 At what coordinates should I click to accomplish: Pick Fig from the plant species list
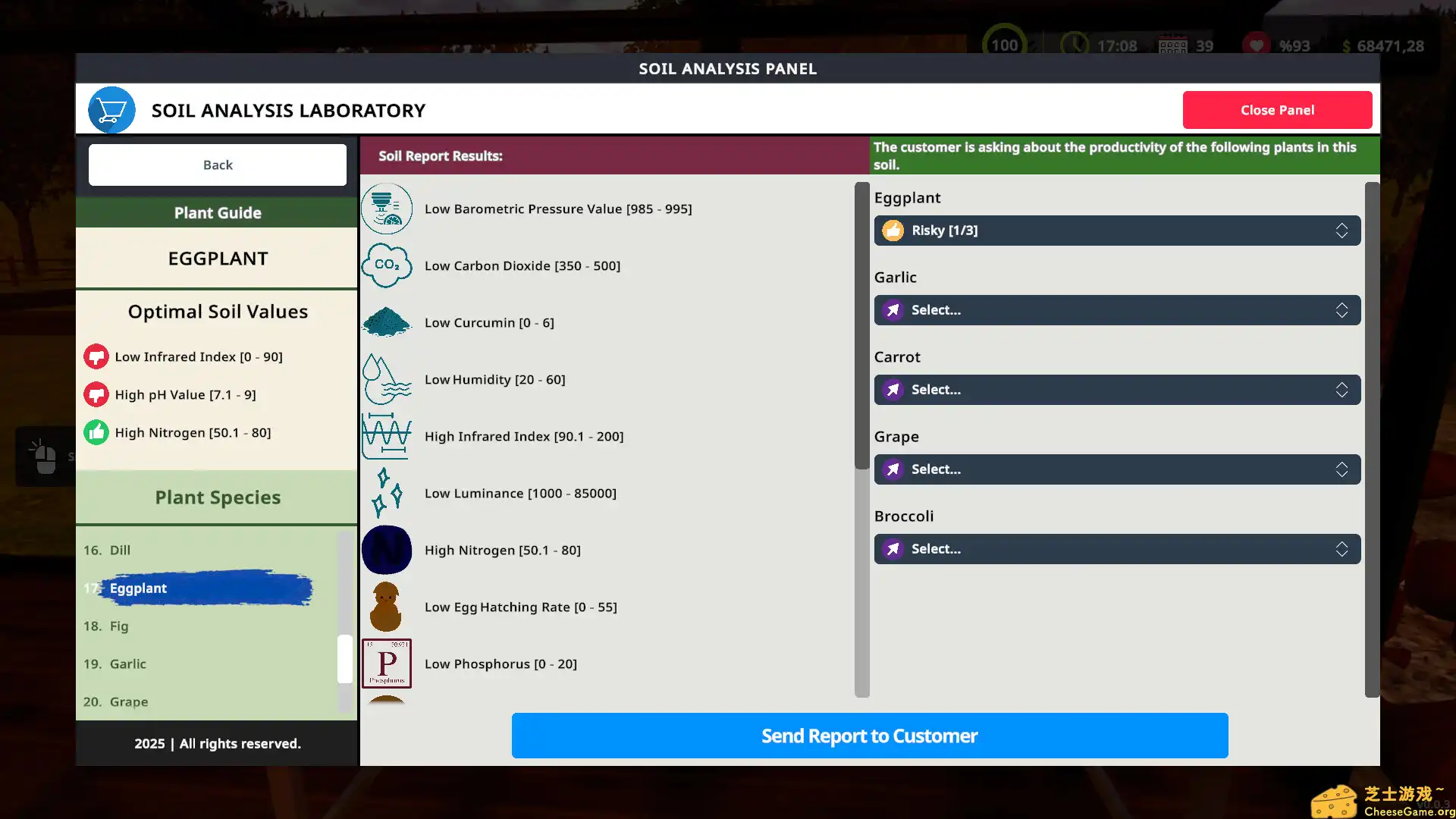click(119, 626)
